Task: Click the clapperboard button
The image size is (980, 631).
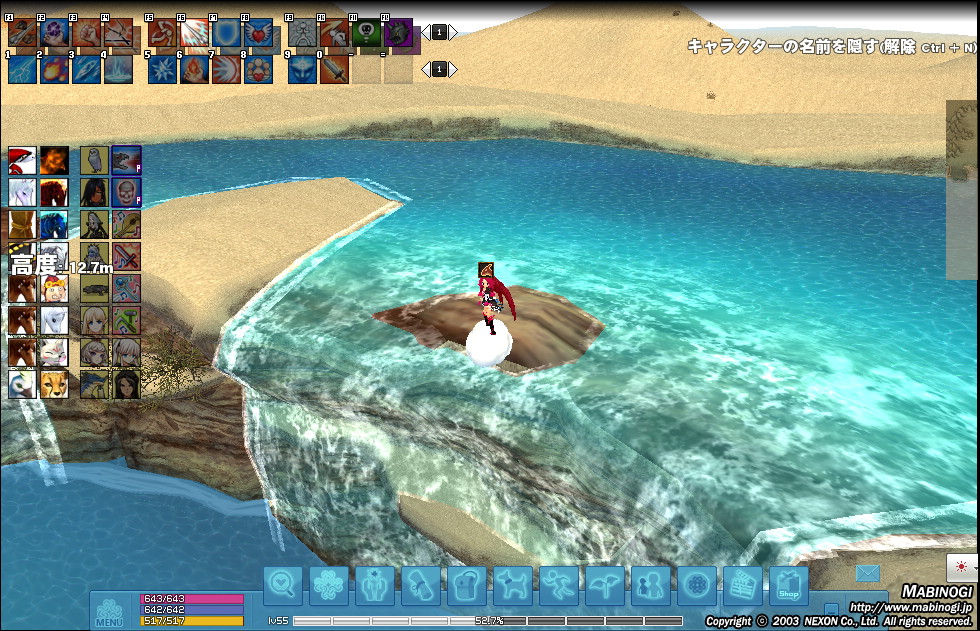Action: click(x=742, y=586)
